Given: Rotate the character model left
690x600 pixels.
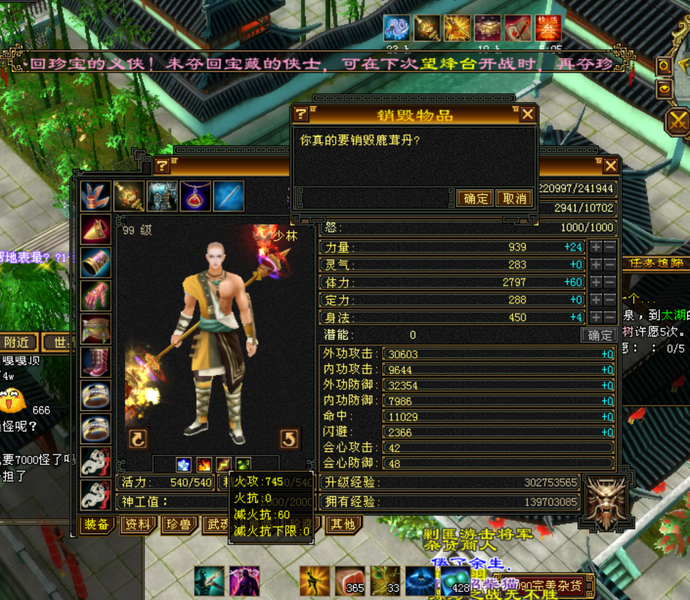Looking at the screenshot, I should click(137, 438).
